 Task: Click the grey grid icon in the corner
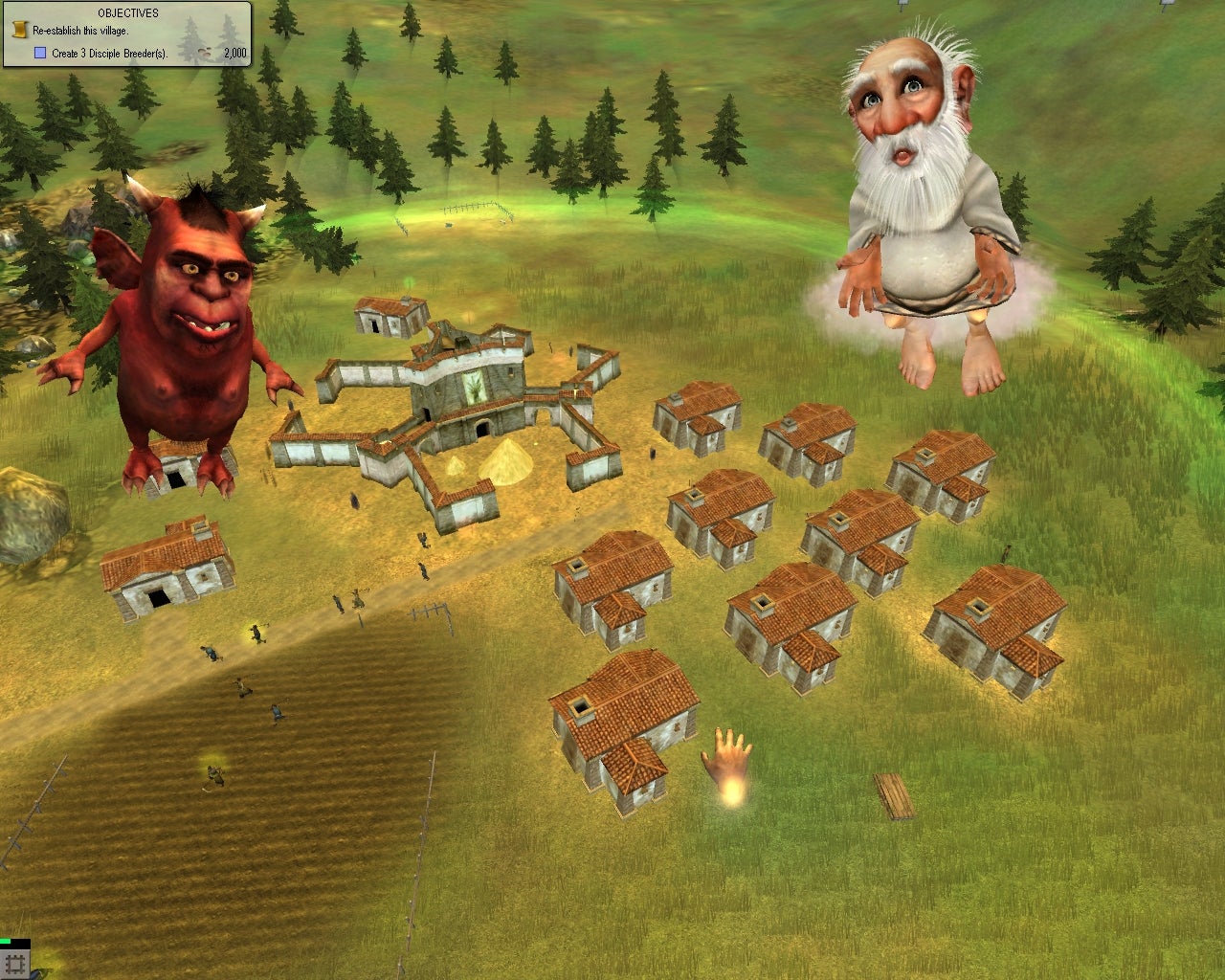click(x=15, y=964)
